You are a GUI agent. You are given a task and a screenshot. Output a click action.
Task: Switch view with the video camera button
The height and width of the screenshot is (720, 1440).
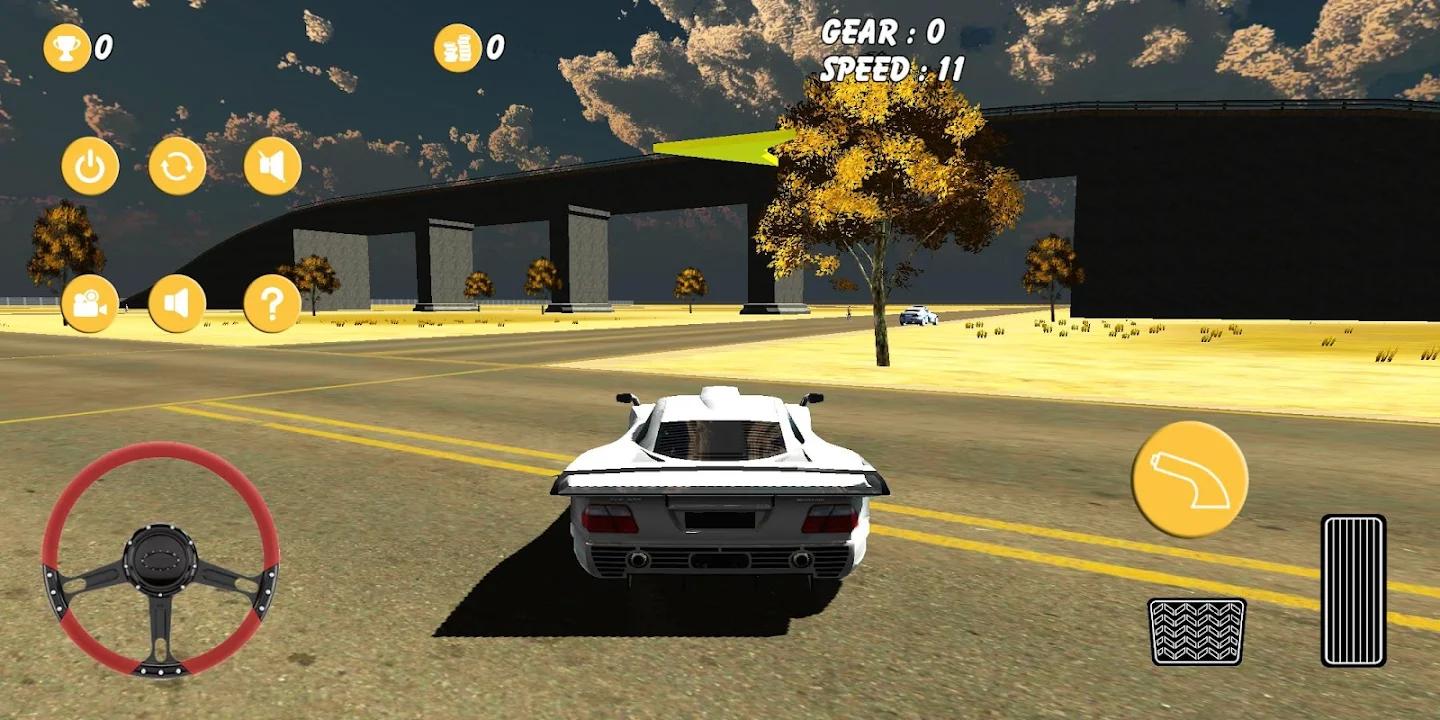(90, 304)
